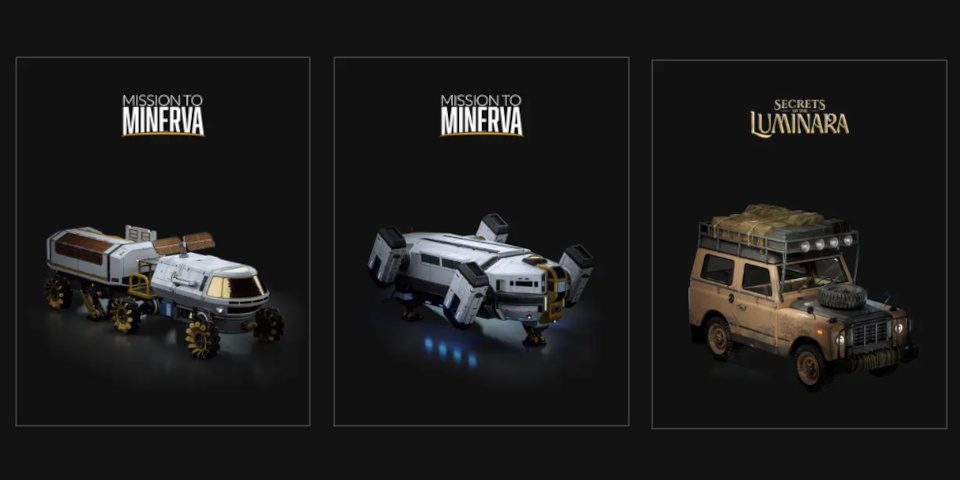960x480 pixels.
Task: Pick the Secrets of the Luminara jeep card
Action: coord(799,242)
